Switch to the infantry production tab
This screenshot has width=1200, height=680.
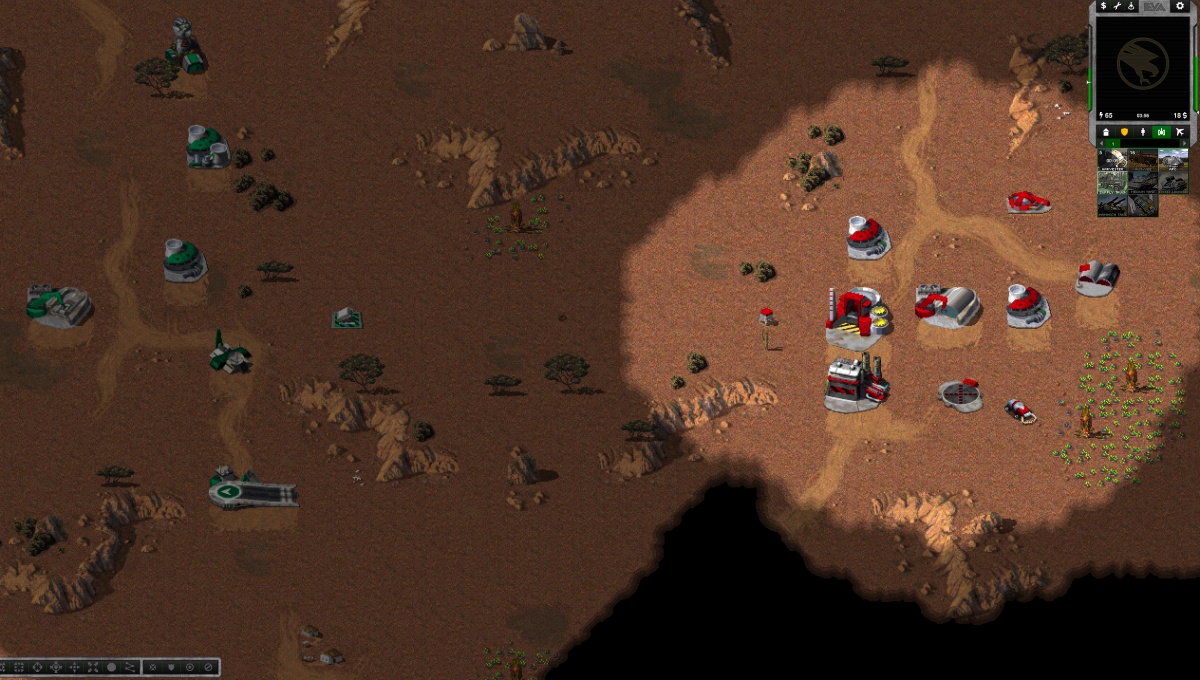(1142, 132)
